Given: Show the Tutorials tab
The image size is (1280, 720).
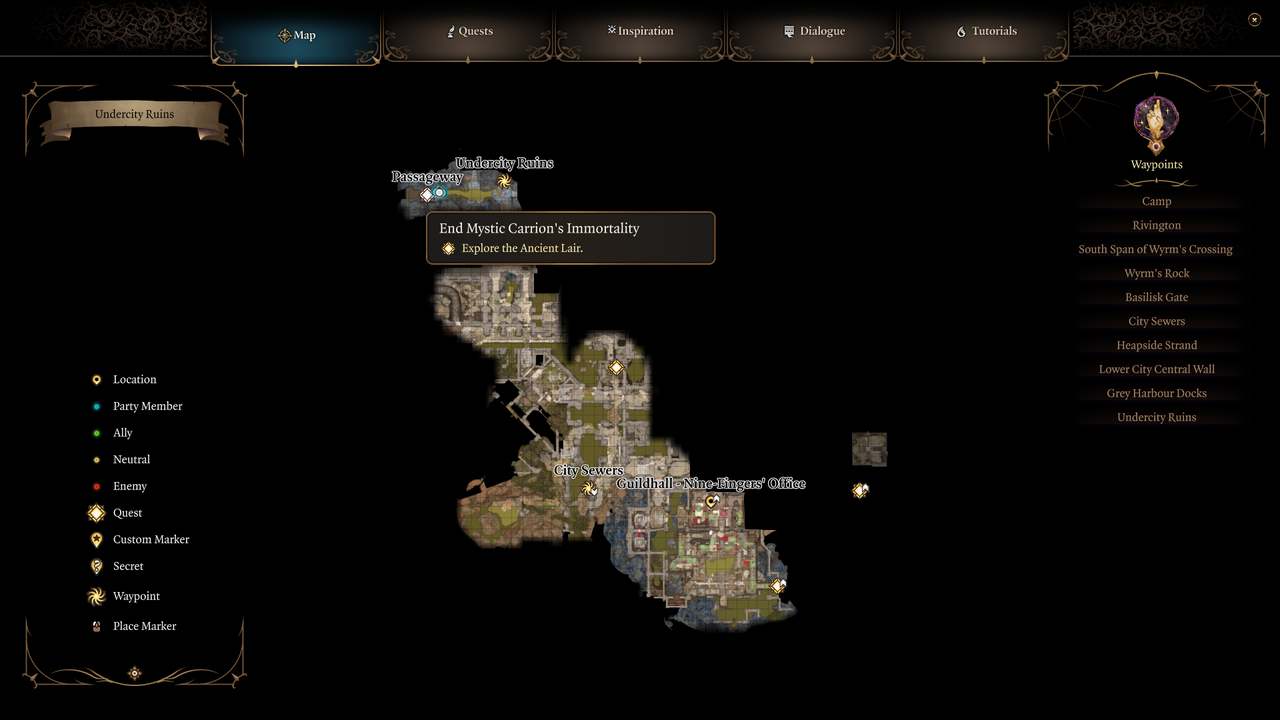Looking at the screenshot, I should pyautogui.click(x=986, y=31).
